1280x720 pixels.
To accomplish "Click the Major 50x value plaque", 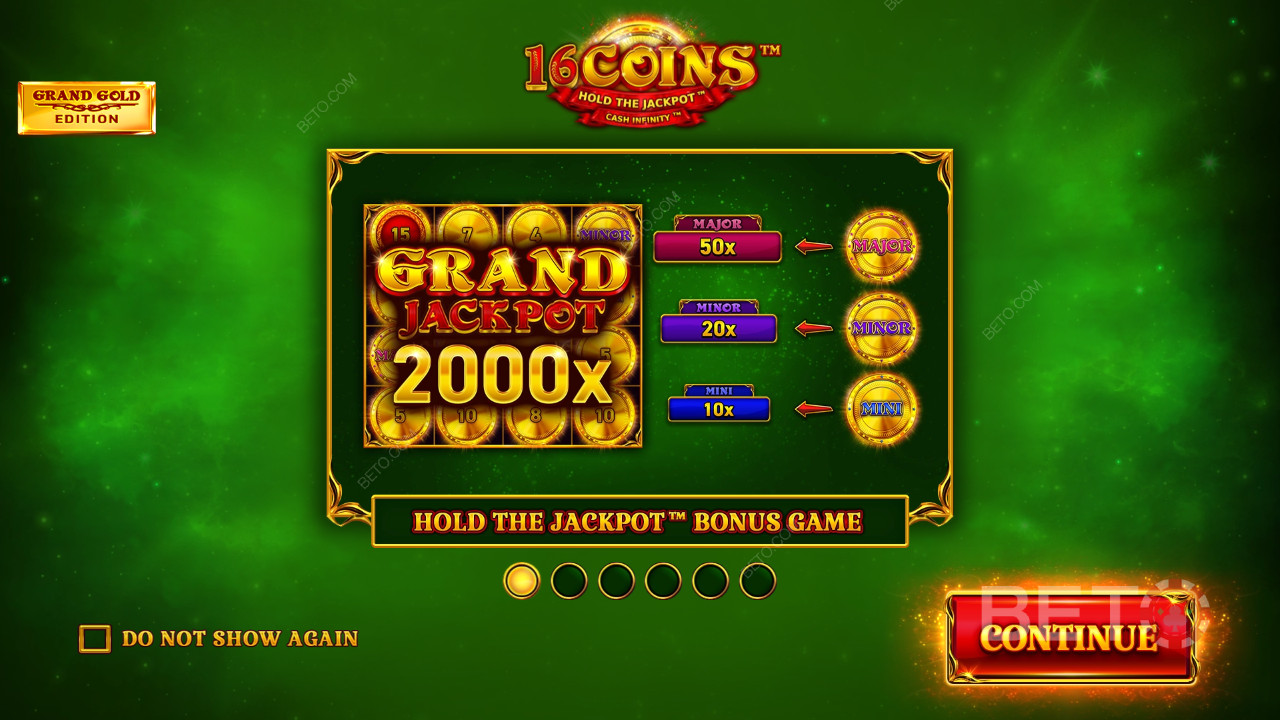I will pos(717,246).
